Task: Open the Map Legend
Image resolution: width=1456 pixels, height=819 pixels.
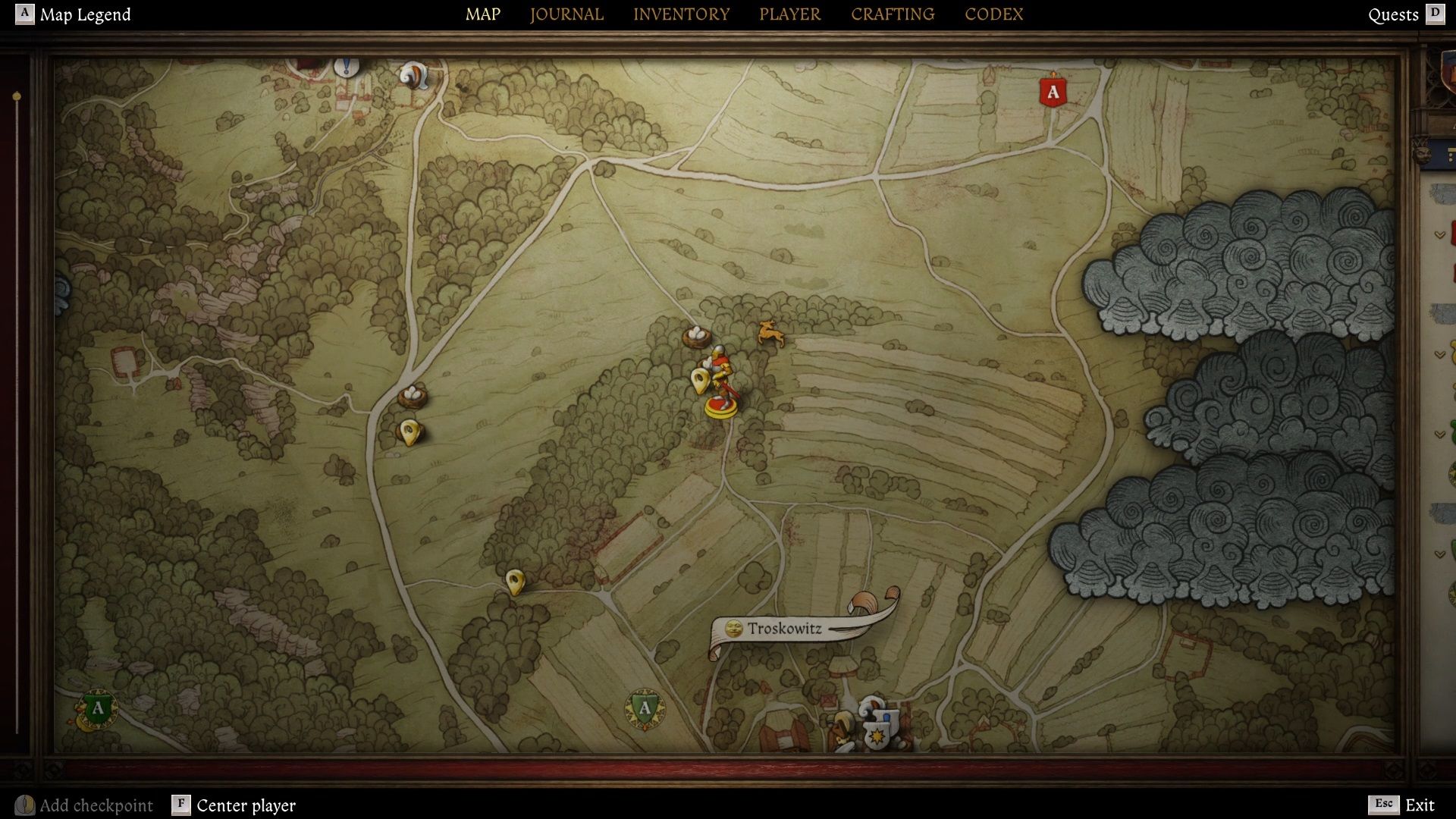Action: 86,14
